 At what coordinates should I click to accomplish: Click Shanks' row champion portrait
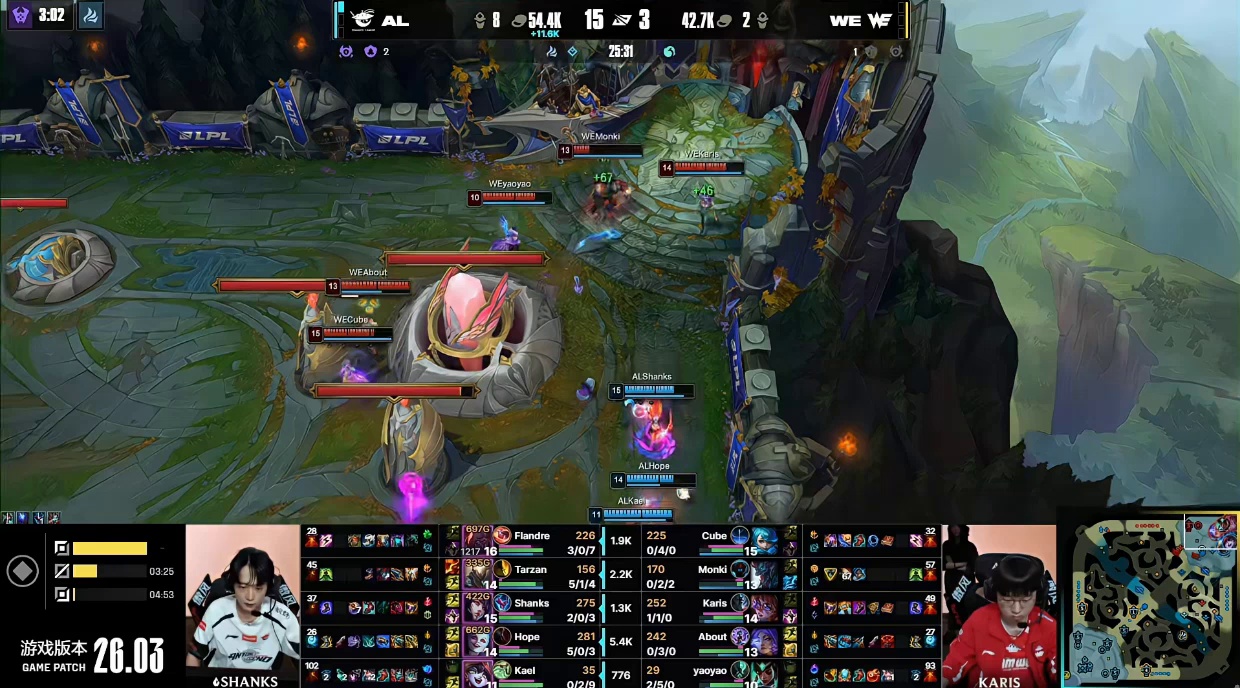click(479, 608)
